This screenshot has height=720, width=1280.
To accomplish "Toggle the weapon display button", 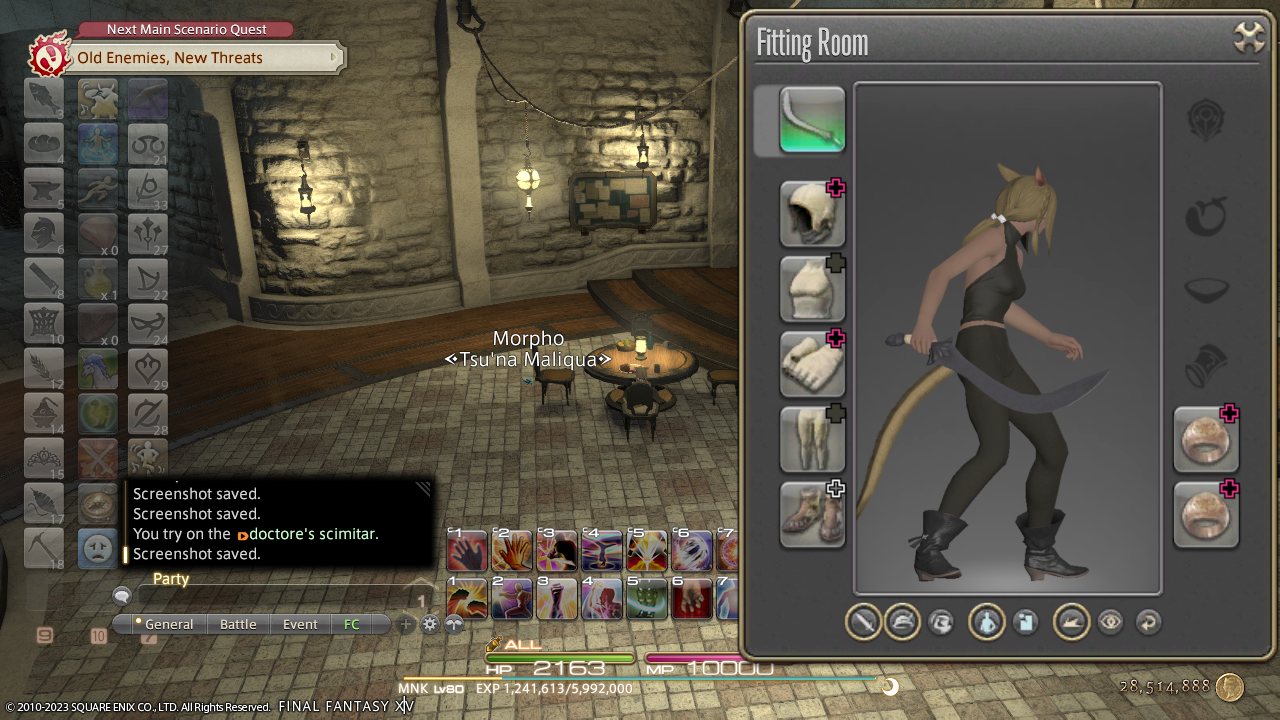I will pos(863,622).
